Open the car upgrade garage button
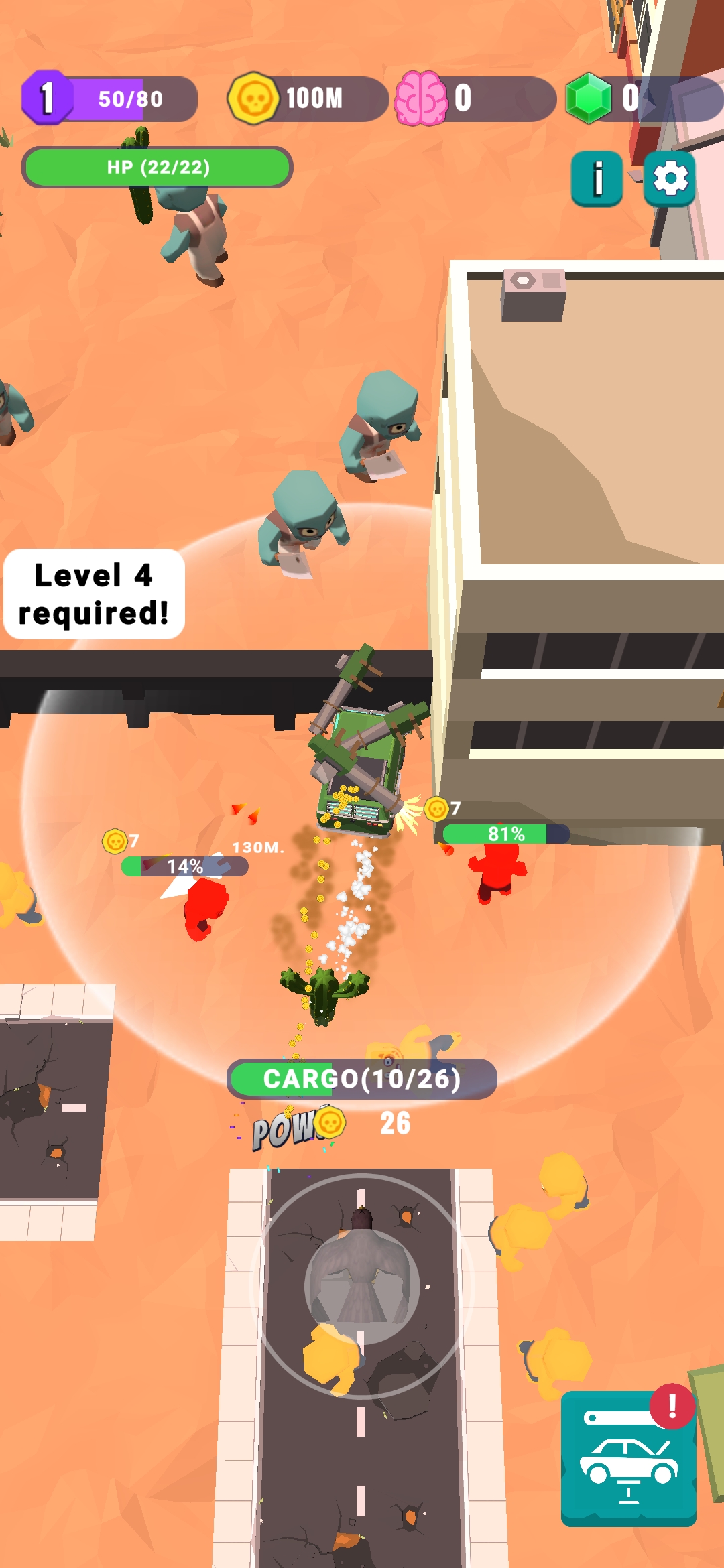The width and height of the screenshot is (724, 1568). pyautogui.click(x=628, y=1458)
